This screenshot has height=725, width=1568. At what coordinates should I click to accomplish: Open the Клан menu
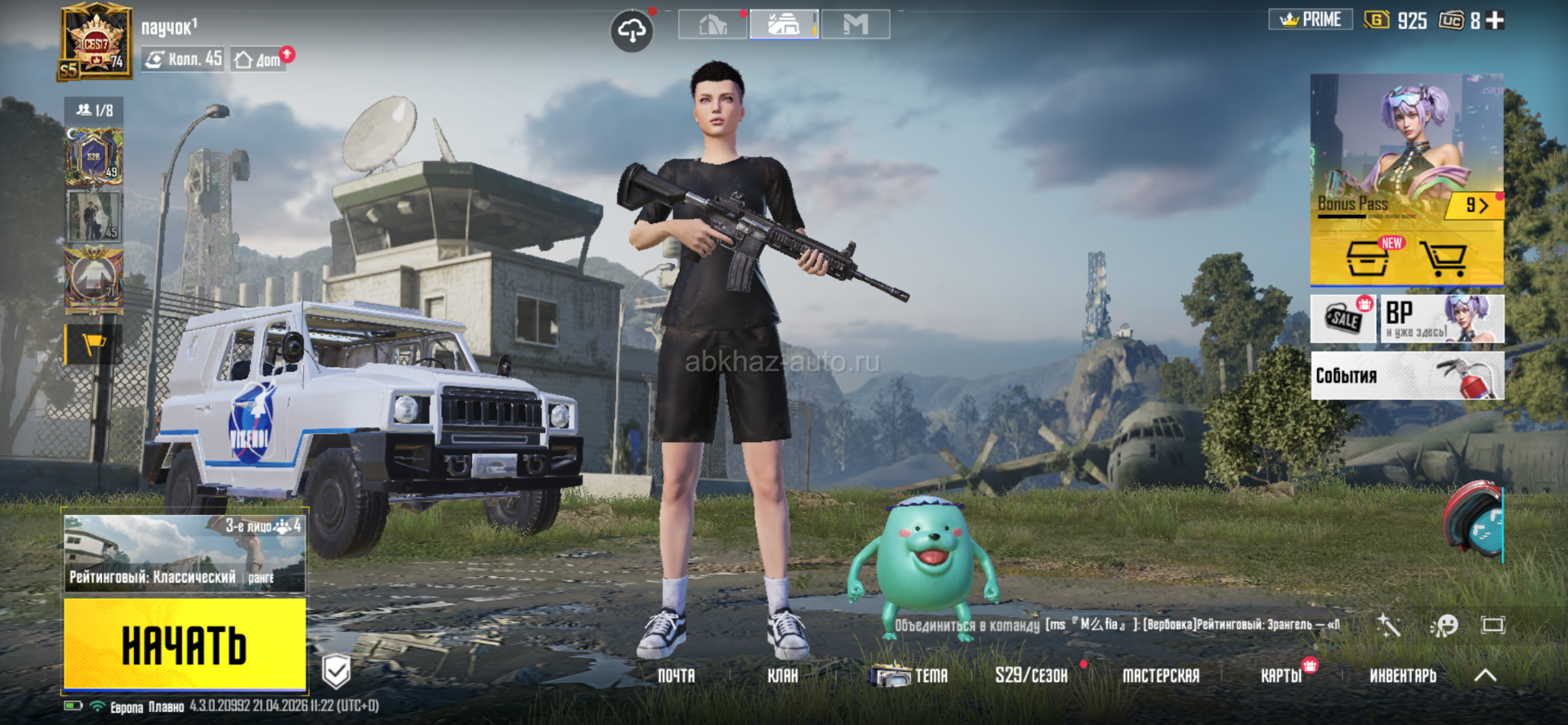[782, 676]
